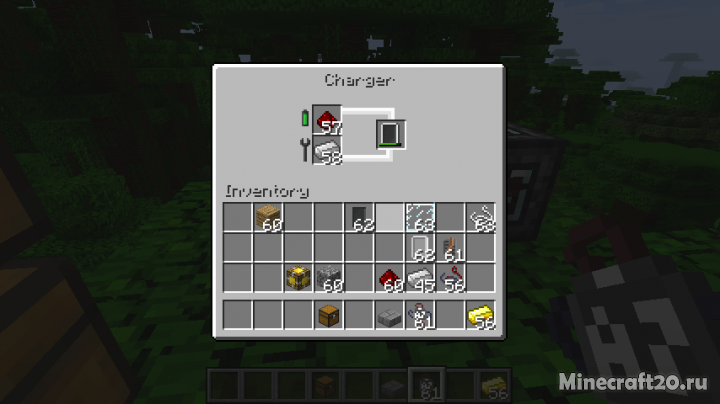The height and width of the screenshot is (404, 720).
Task: Select the gold ingot stack
Action: tap(480, 315)
